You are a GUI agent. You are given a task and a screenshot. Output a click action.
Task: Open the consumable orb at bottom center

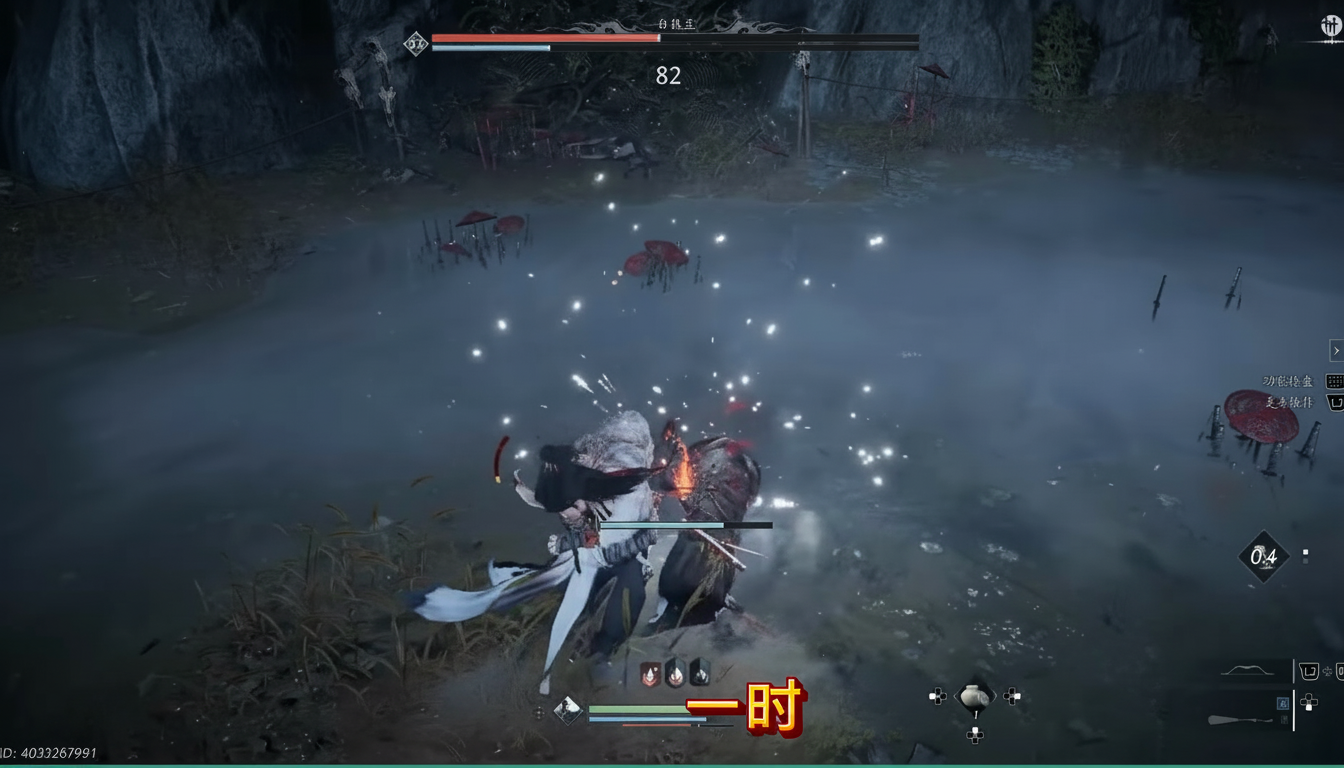(x=975, y=697)
